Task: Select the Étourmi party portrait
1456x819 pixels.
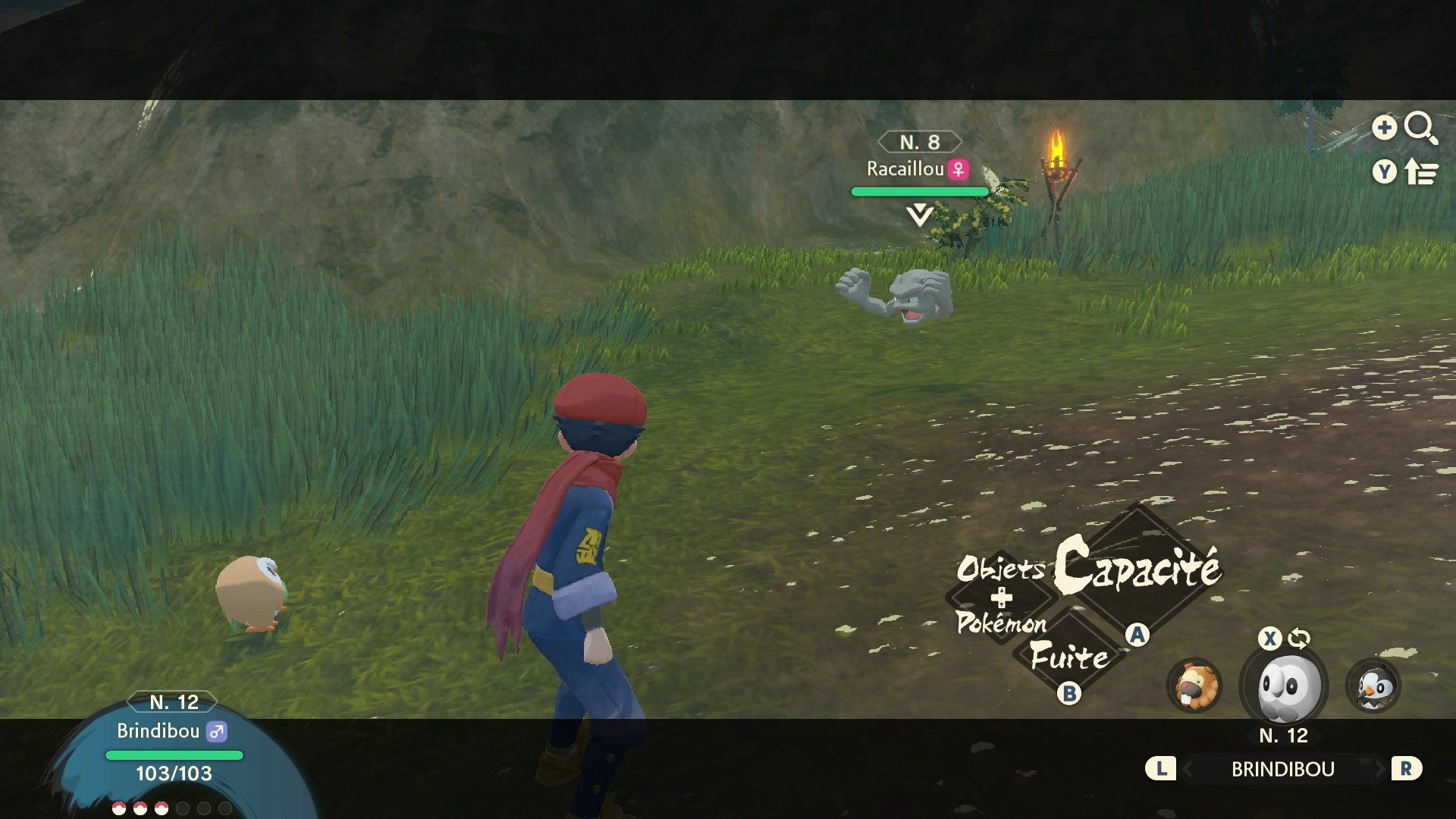Action: (1373, 686)
